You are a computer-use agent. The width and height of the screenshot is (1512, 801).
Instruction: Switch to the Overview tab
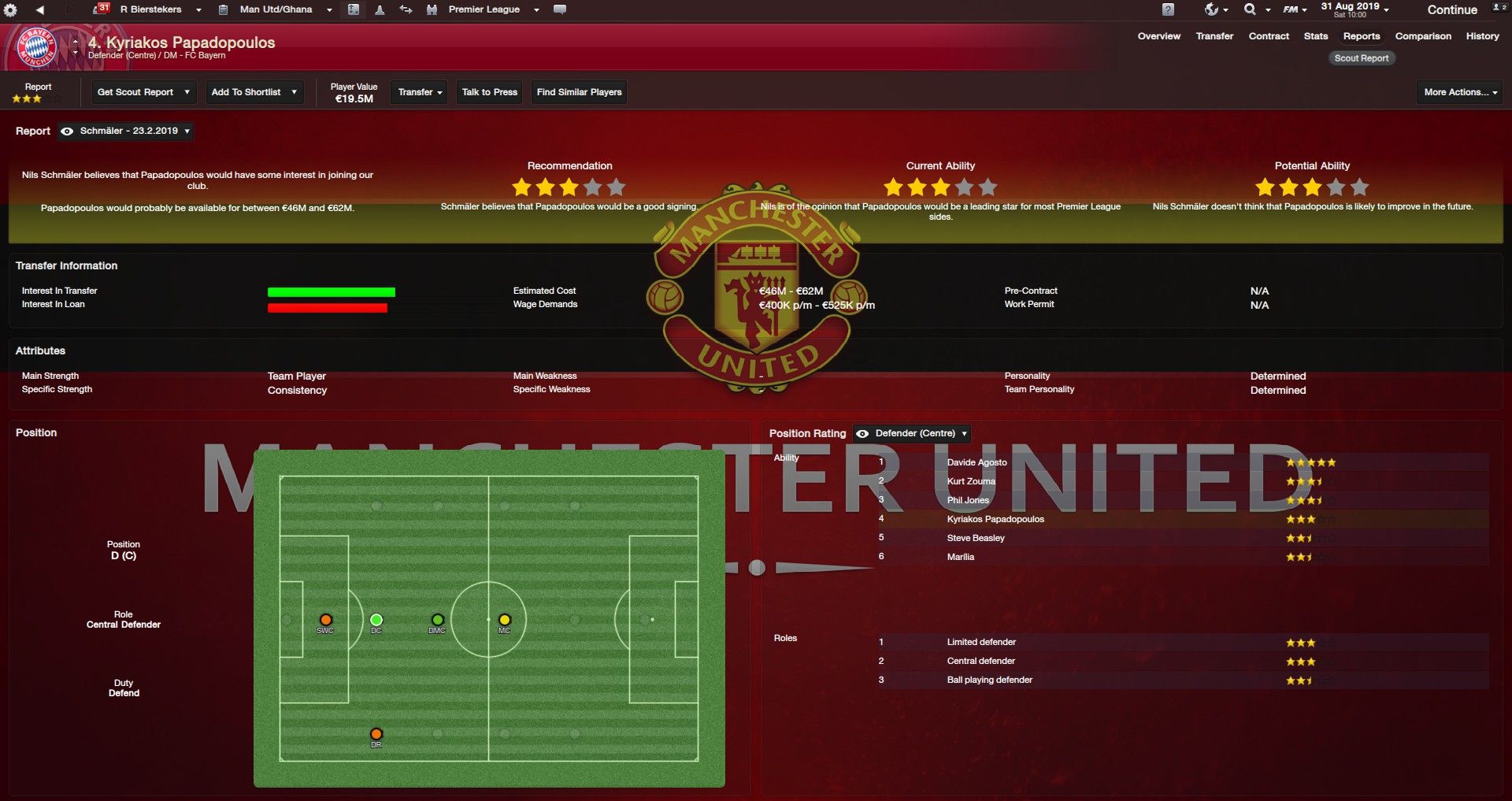click(1158, 36)
